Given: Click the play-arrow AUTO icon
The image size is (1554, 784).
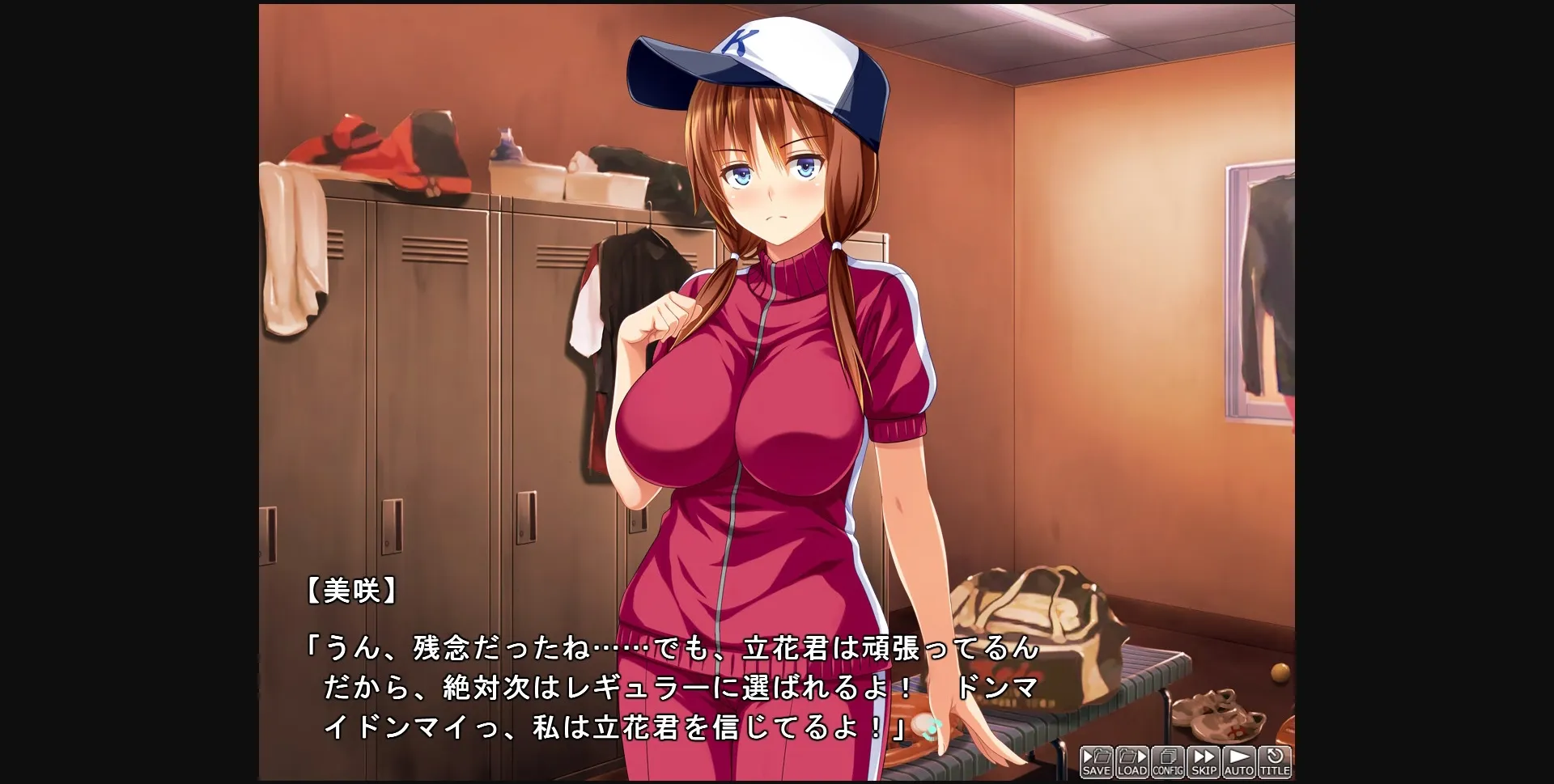Looking at the screenshot, I should coord(1241,756).
